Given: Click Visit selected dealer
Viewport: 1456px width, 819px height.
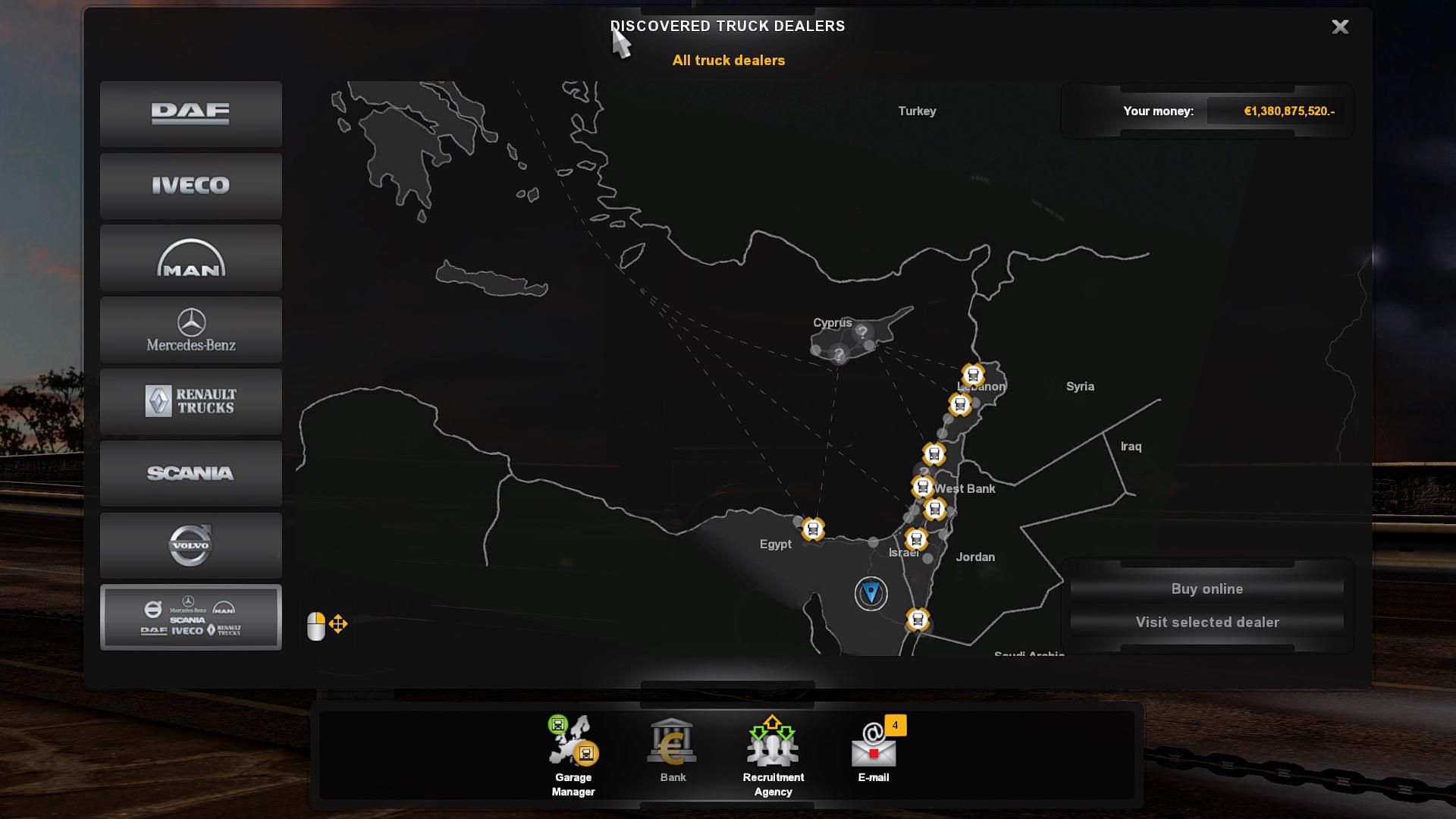Looking at the screenshot, I should click(x=1206, y=622).
